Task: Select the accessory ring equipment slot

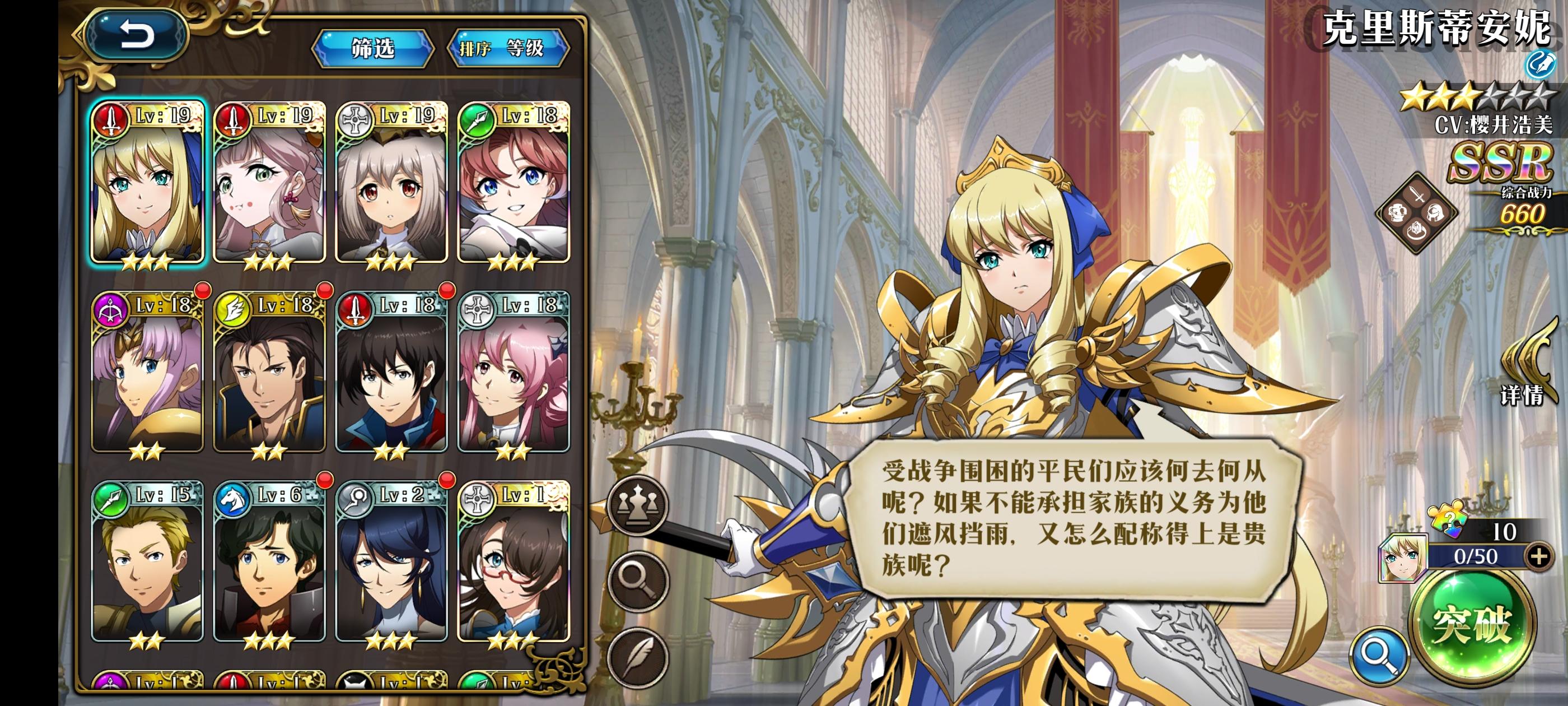Action: pos(1416,231)
